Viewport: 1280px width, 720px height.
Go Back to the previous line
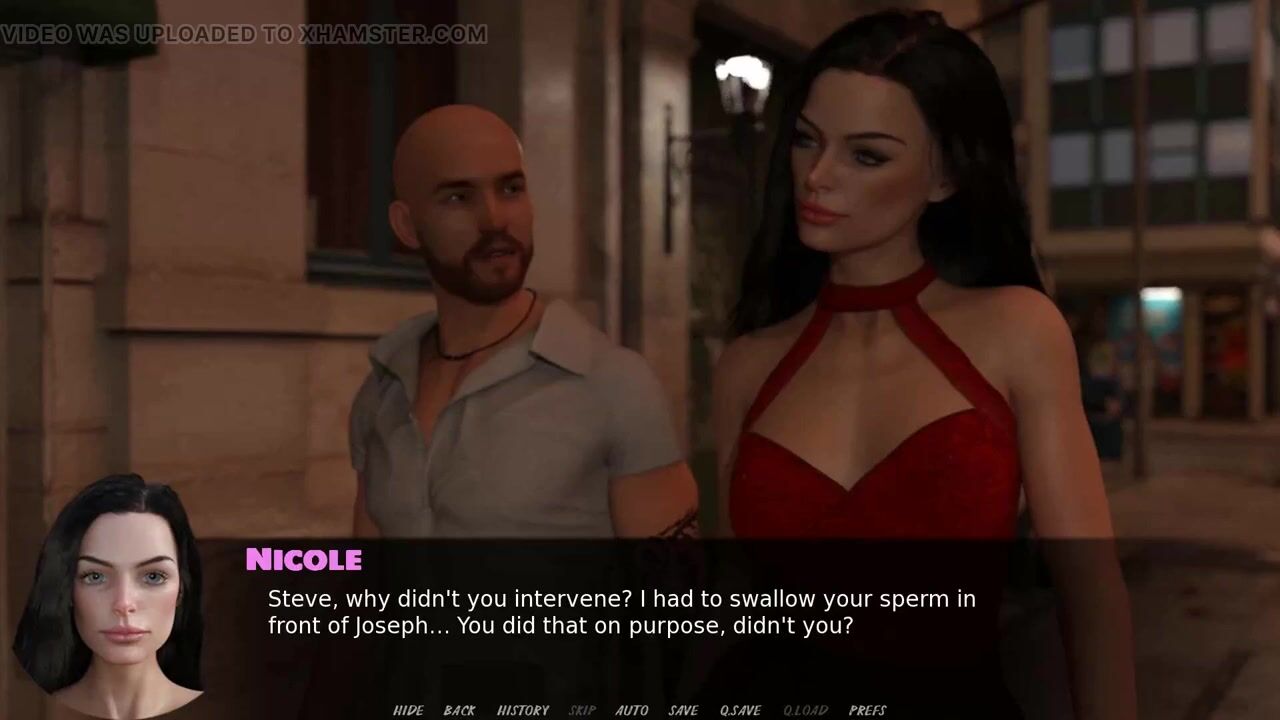[459, 710]
